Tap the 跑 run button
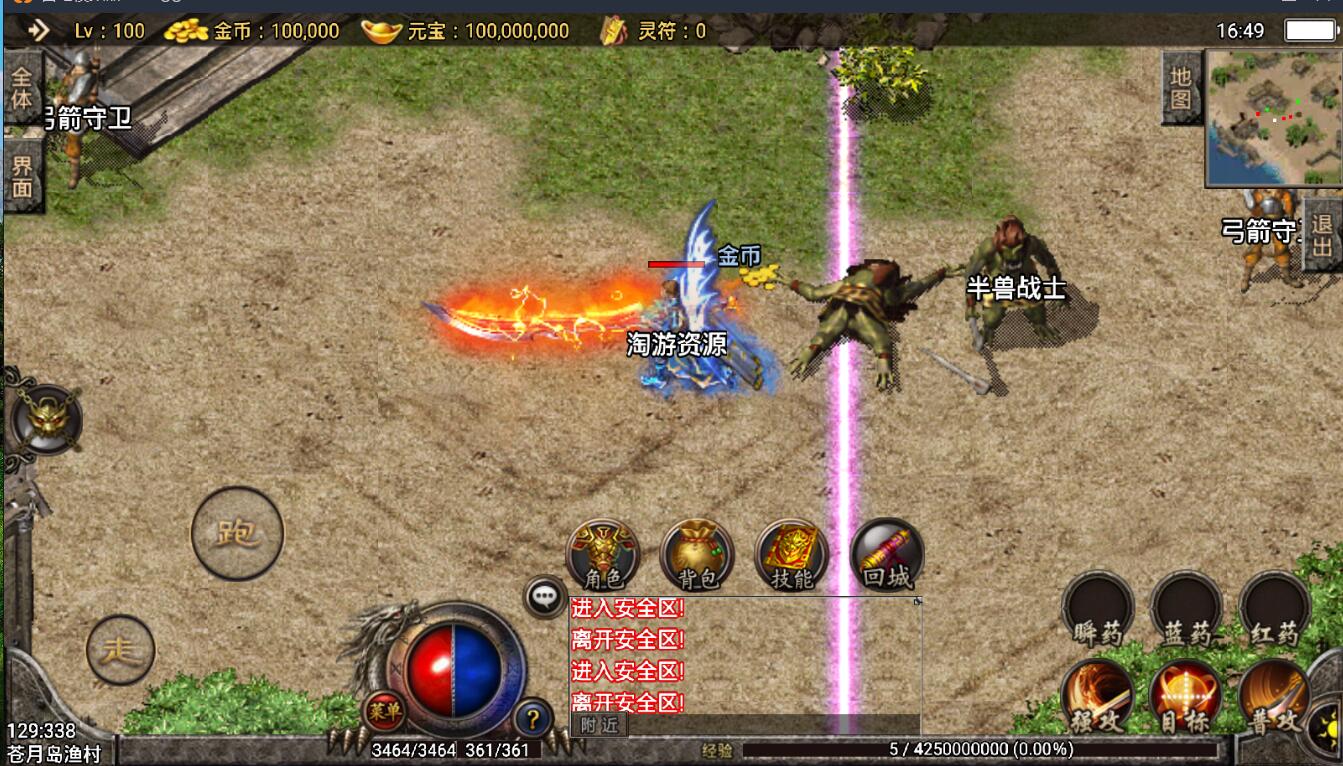 click(237, 533)
